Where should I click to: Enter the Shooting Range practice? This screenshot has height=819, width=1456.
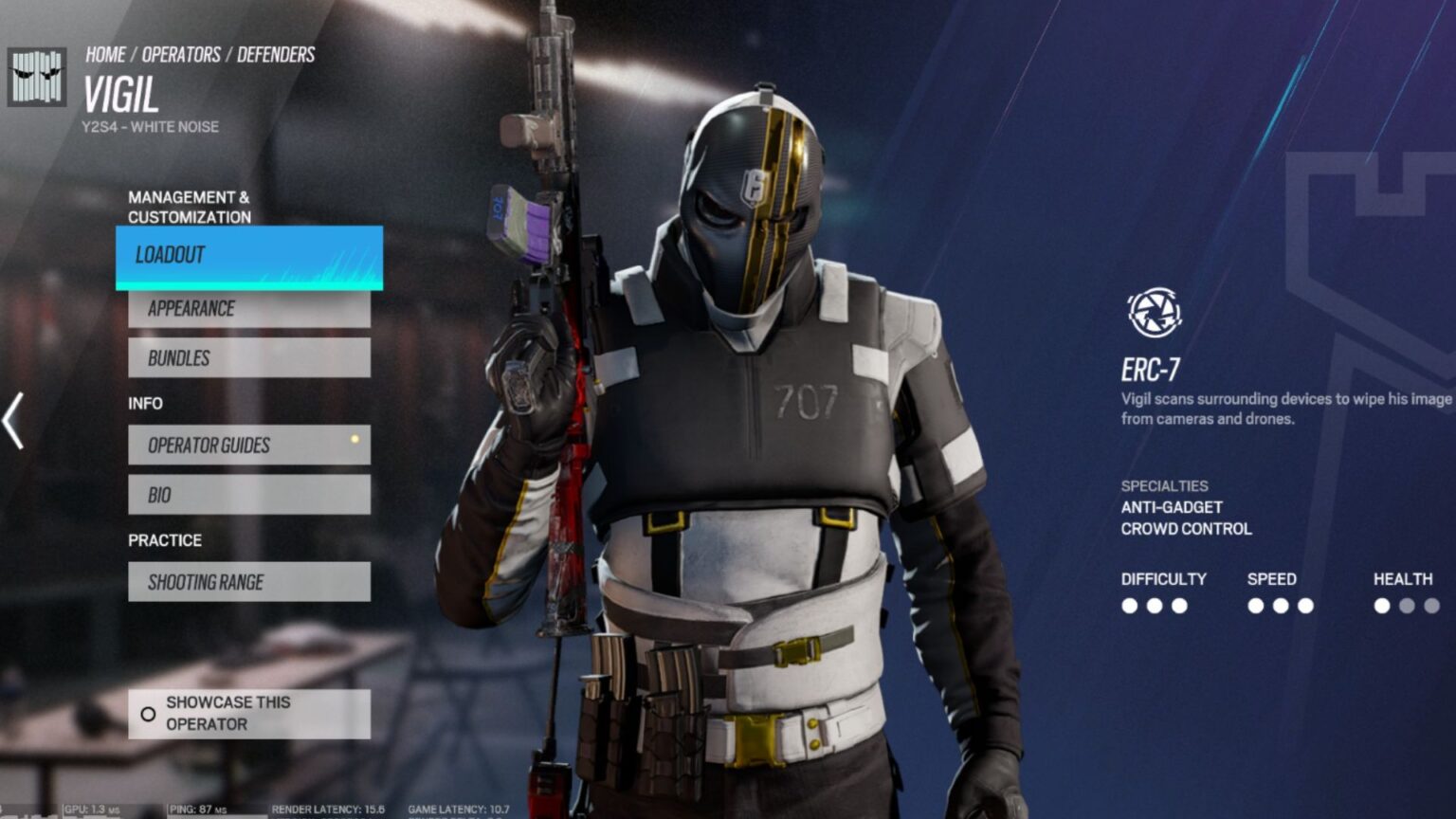click(x=248, y=582)
